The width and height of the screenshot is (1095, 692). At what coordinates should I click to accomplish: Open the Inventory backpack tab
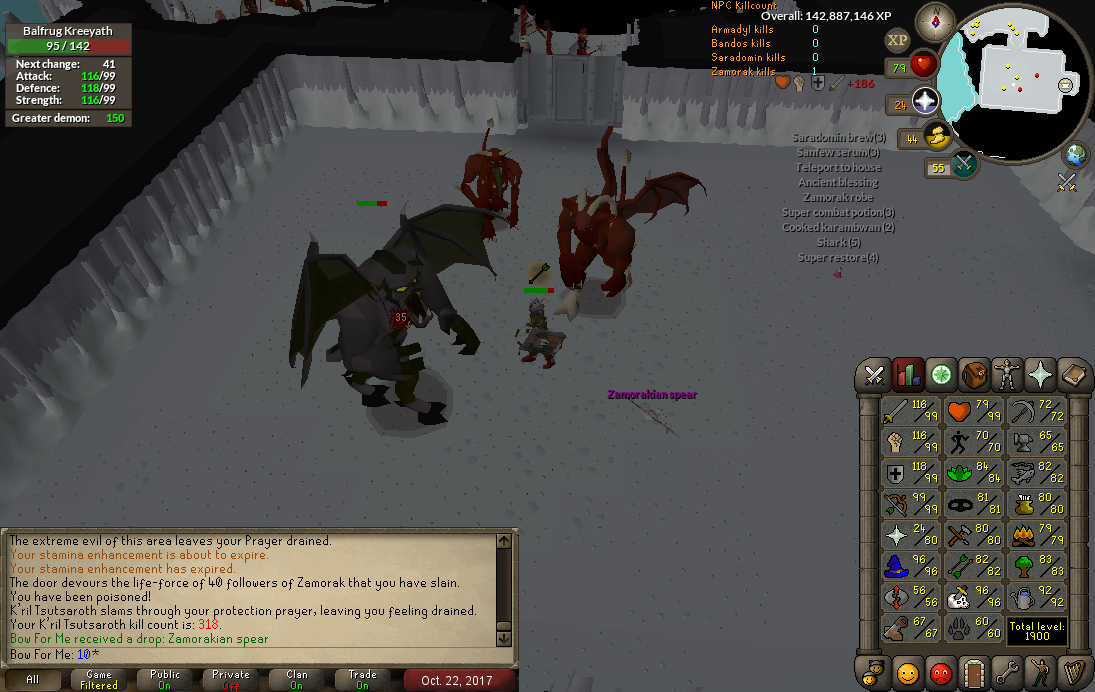point(974,375)
